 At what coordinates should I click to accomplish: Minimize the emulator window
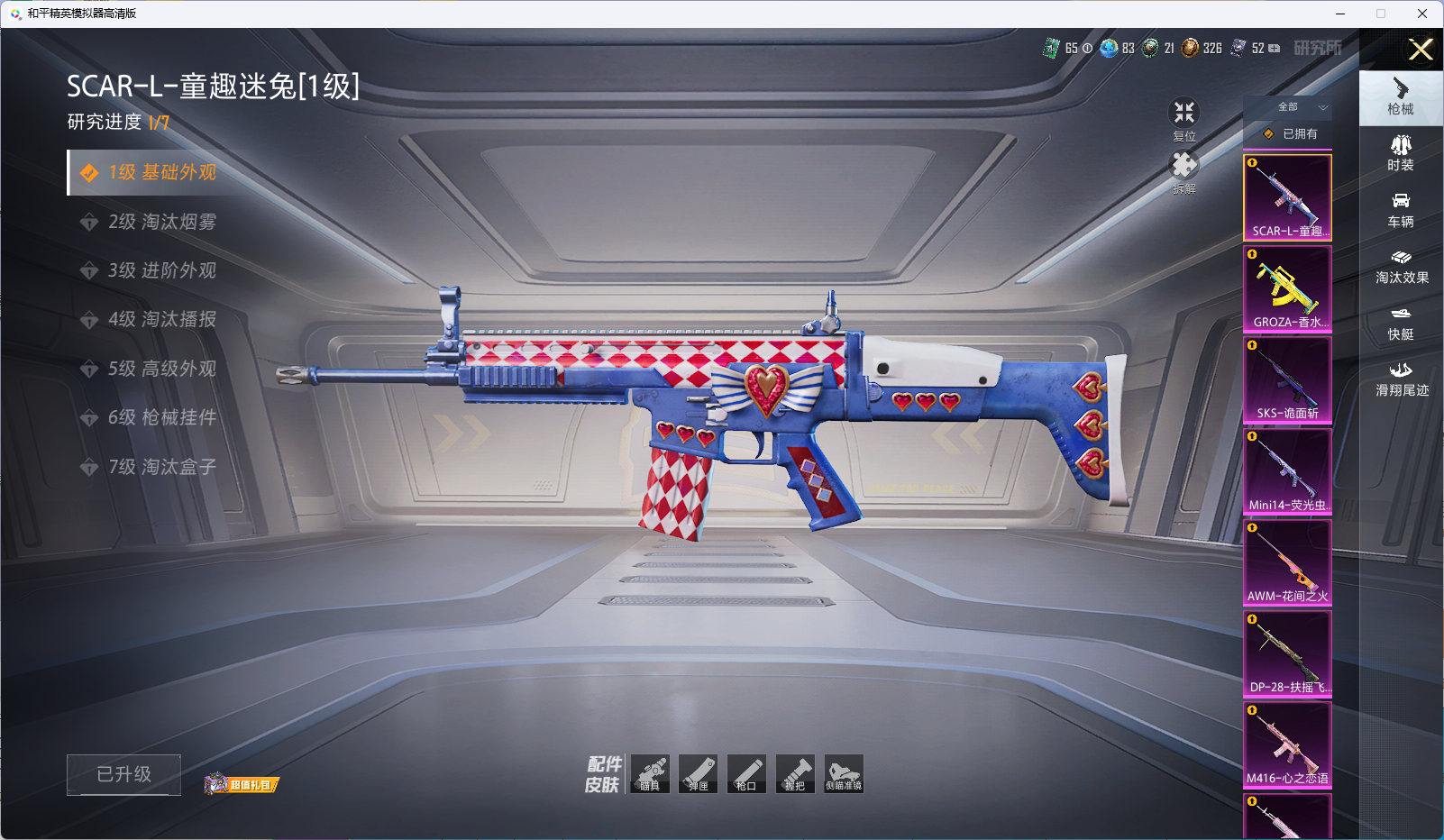coord(1340,14)
